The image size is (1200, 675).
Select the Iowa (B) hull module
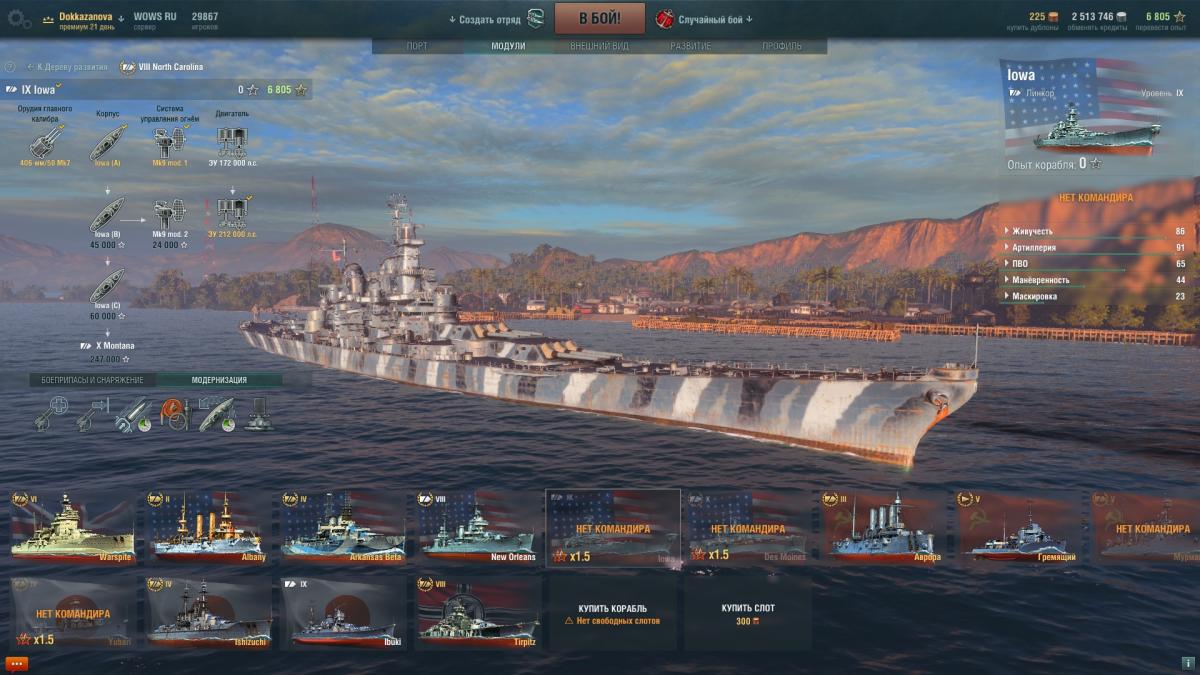pos(106,214)
